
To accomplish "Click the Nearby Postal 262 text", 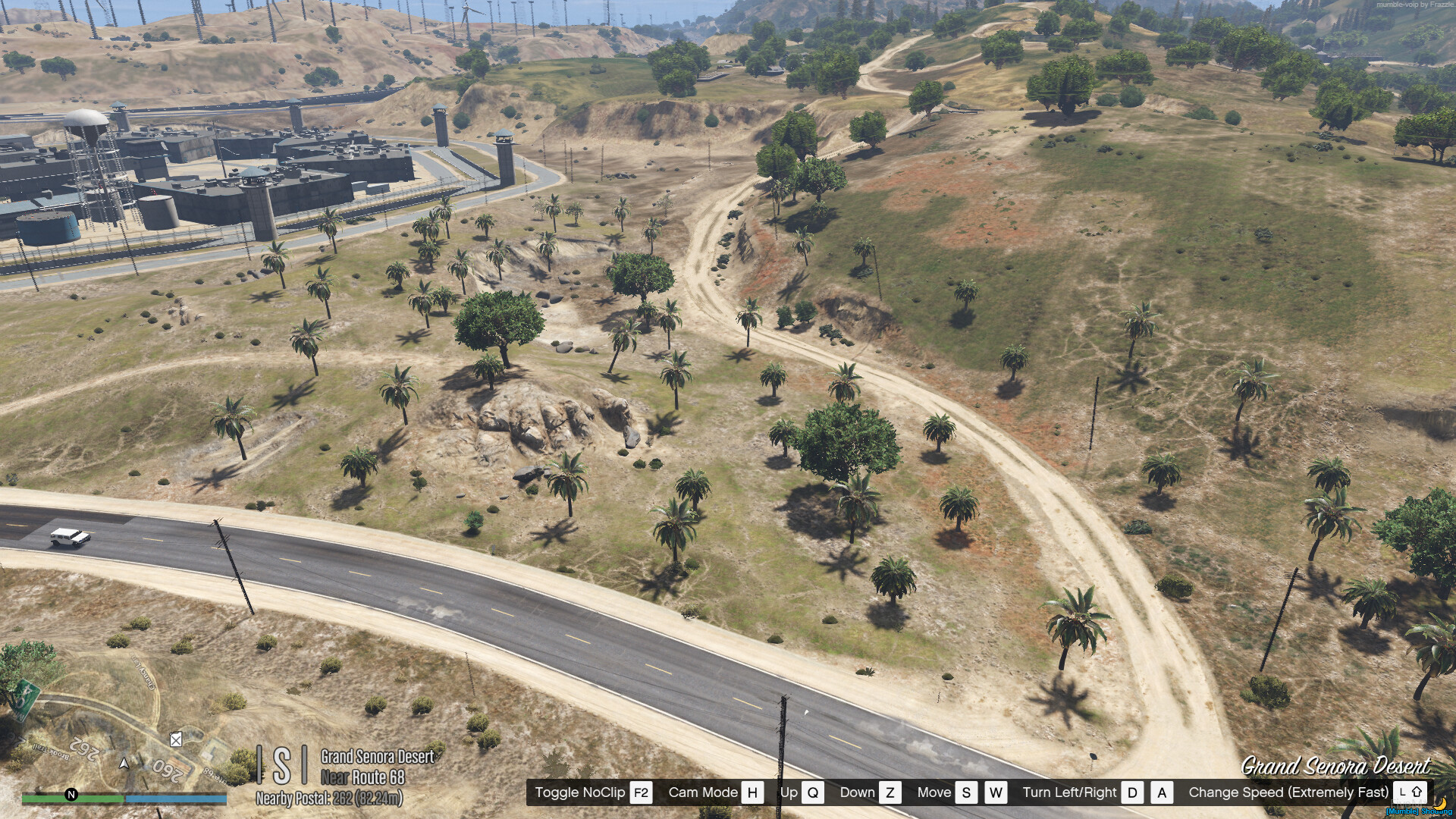I will [x=329, y=797].
